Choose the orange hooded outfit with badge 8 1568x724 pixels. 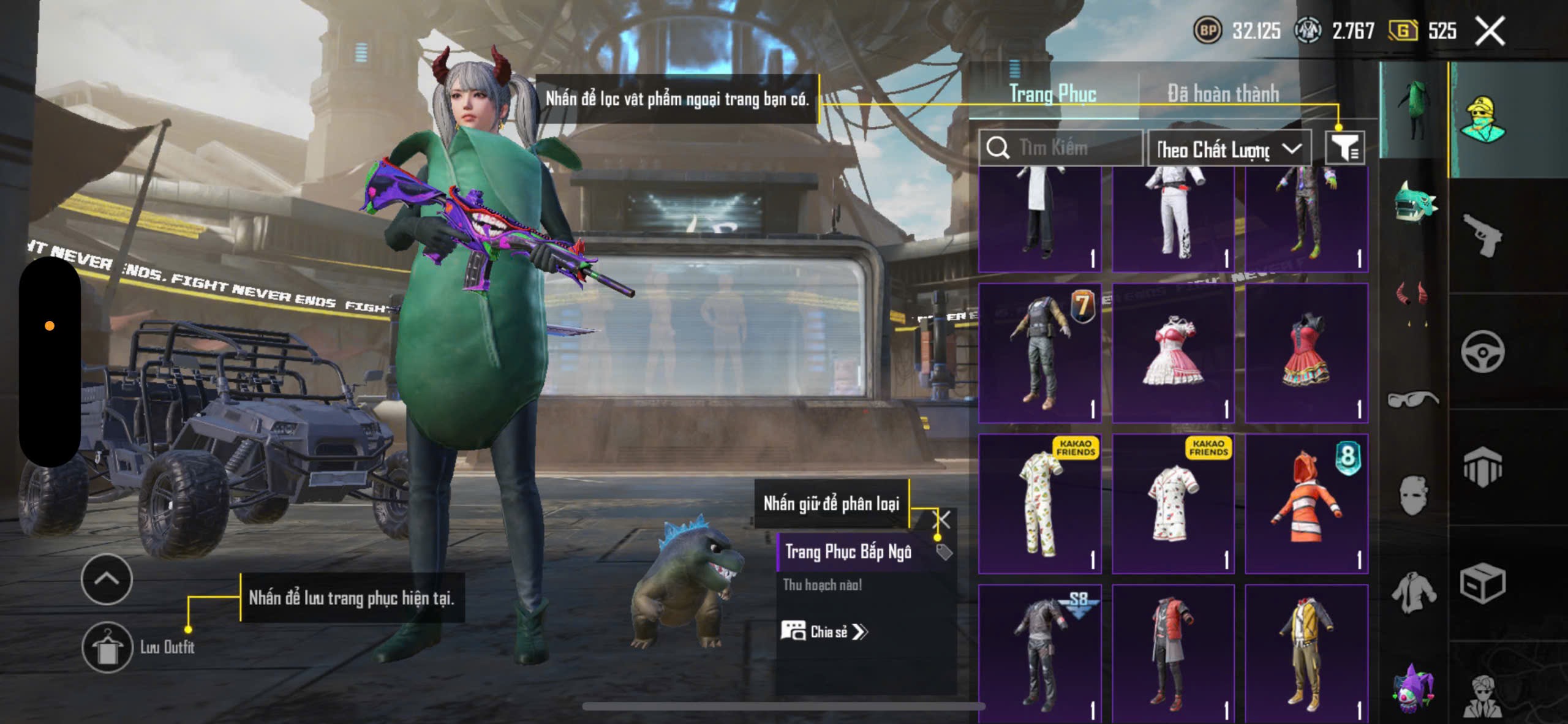(x=1306, y=503)
